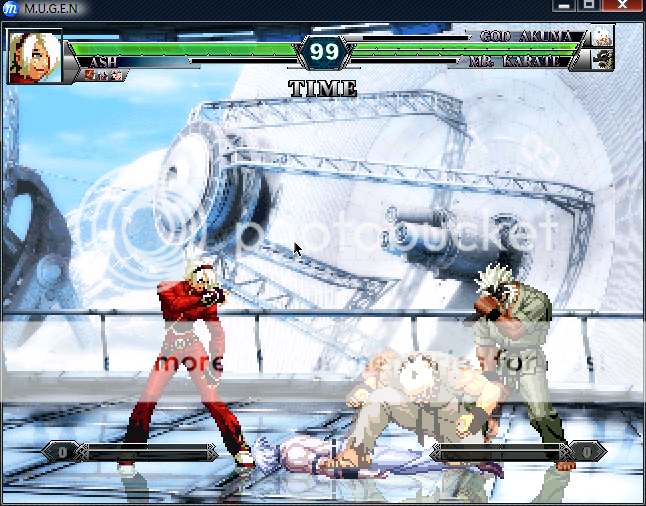The height and width of the screenshot is (506, 646).
Task: Select the God Akuma team portrait
Action: [602, 37]
